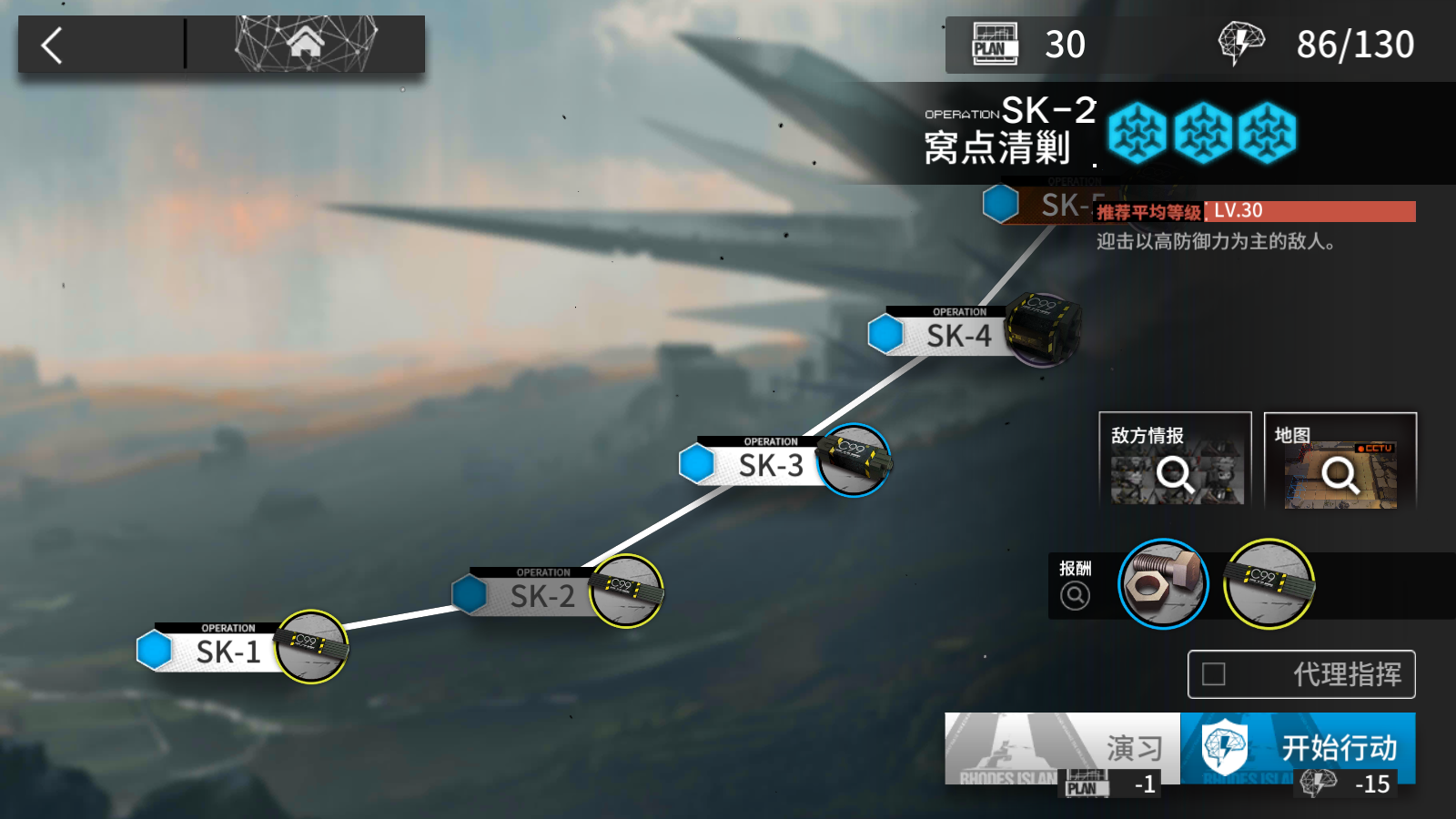This screenshot has width=1456, height=819.
Task: Click the red LV.30 recommended level bar
Action: [x=1247, y=211]
